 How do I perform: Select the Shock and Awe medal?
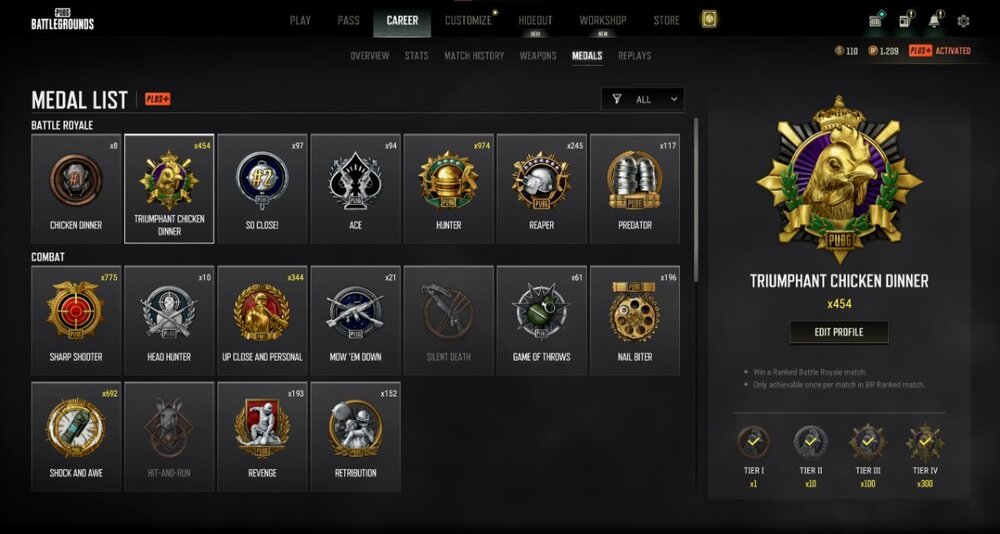(76, 436)
